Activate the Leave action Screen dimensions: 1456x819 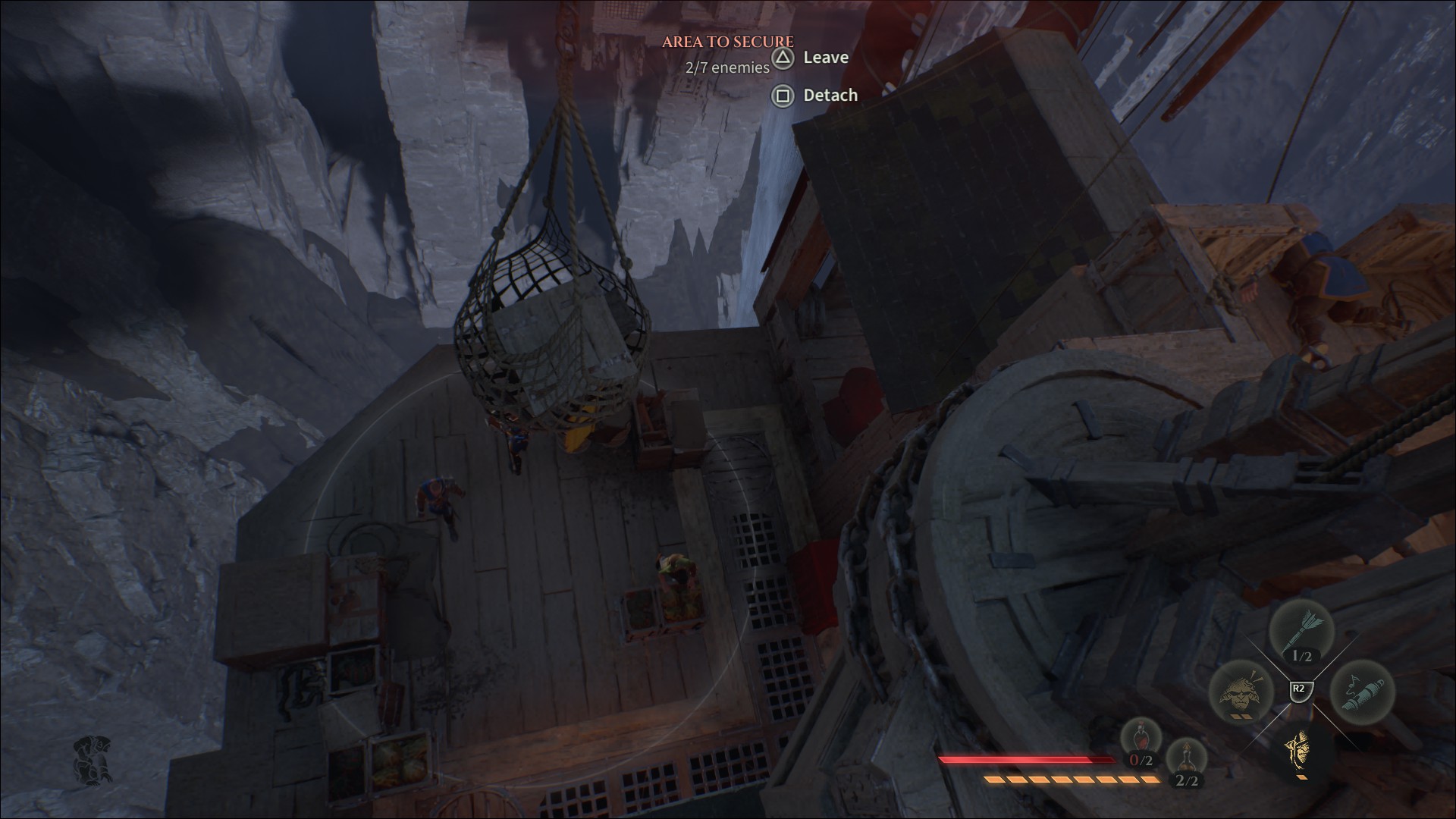826,57
